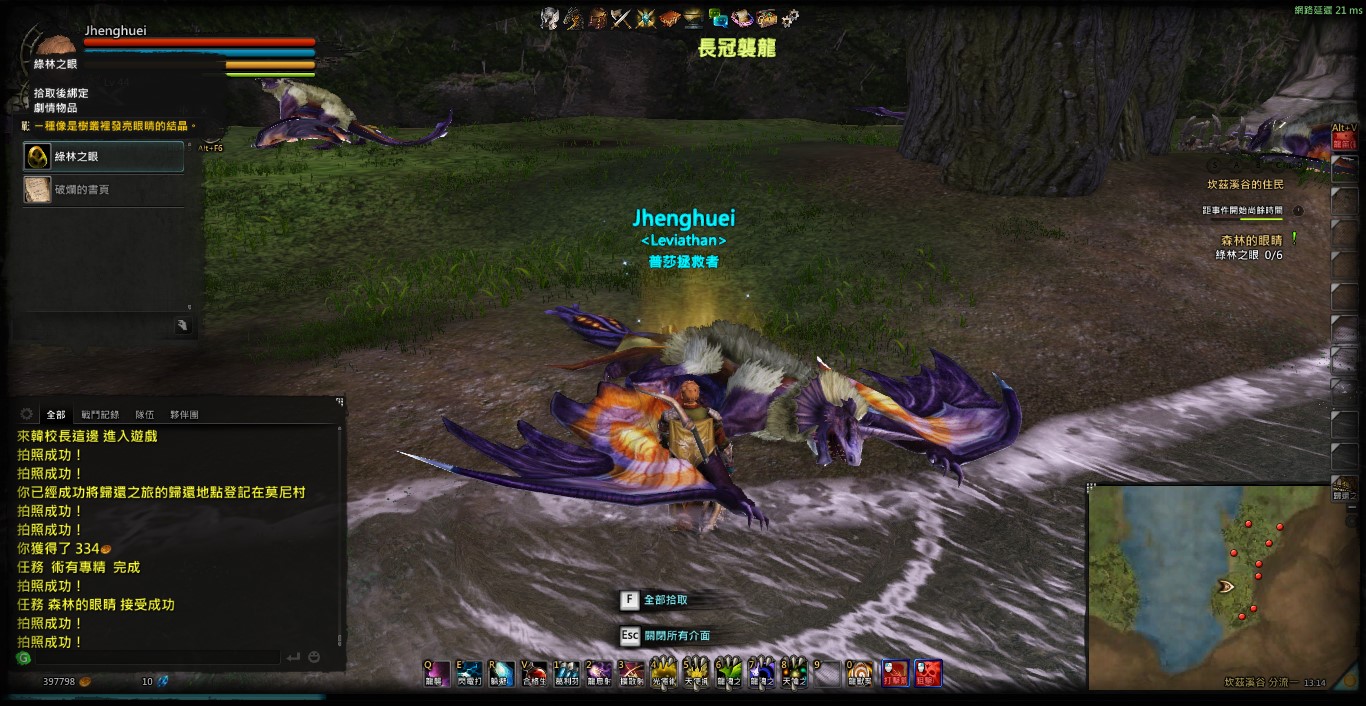
Task: Focus the chat message input box
Action: (150, 657)
